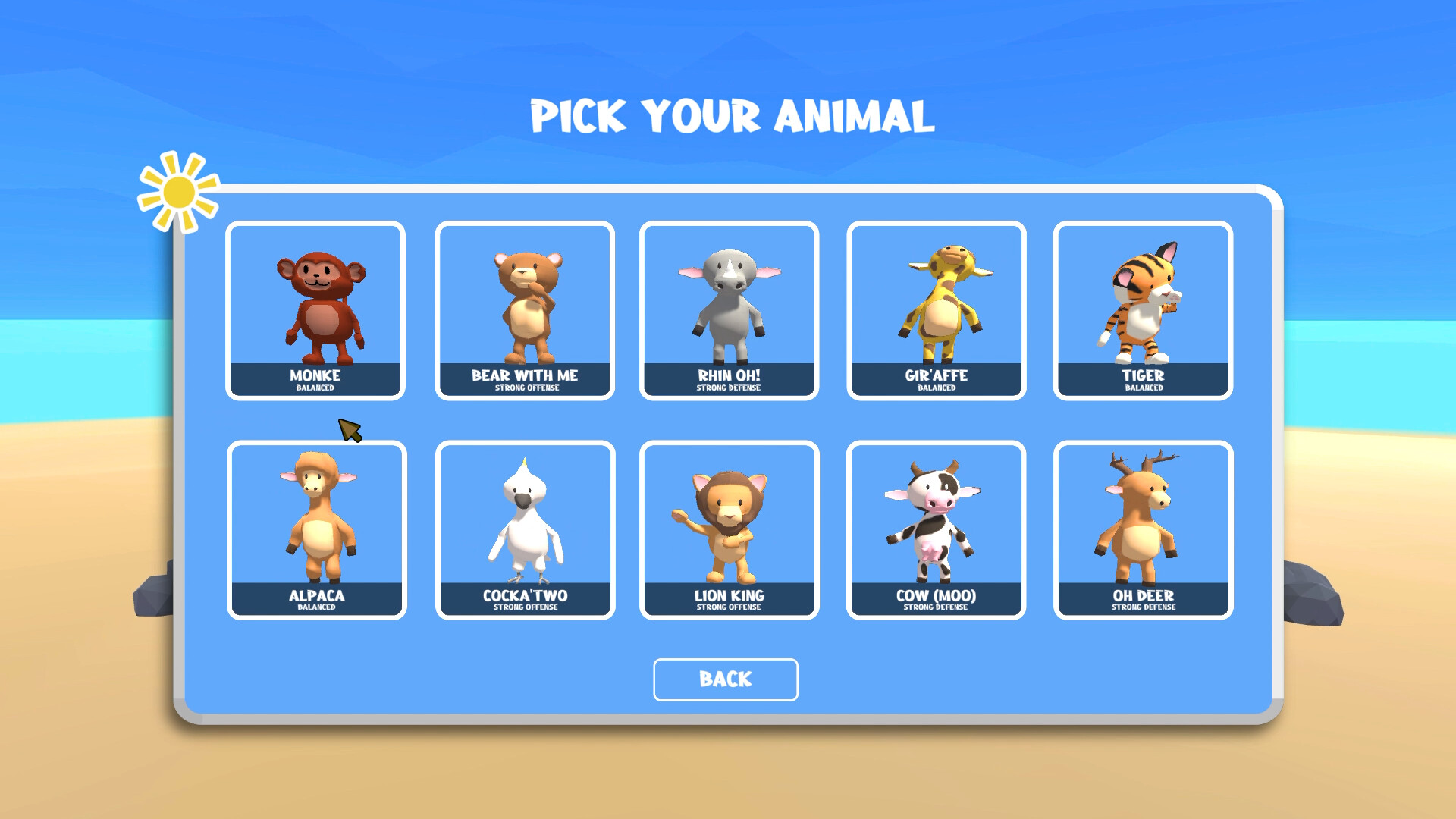
Task: Select the Monke character
Action: (315, 309)
